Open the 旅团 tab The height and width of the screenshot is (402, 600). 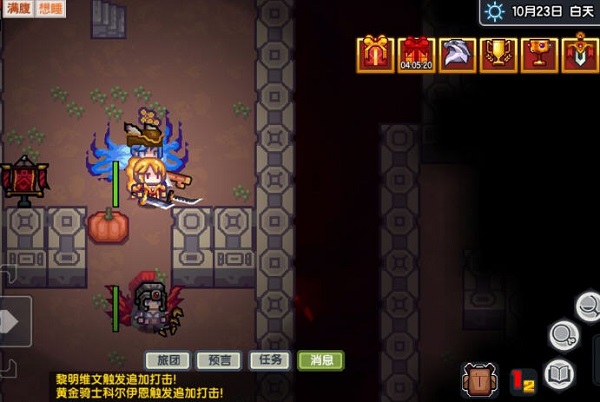click(167, 360)
